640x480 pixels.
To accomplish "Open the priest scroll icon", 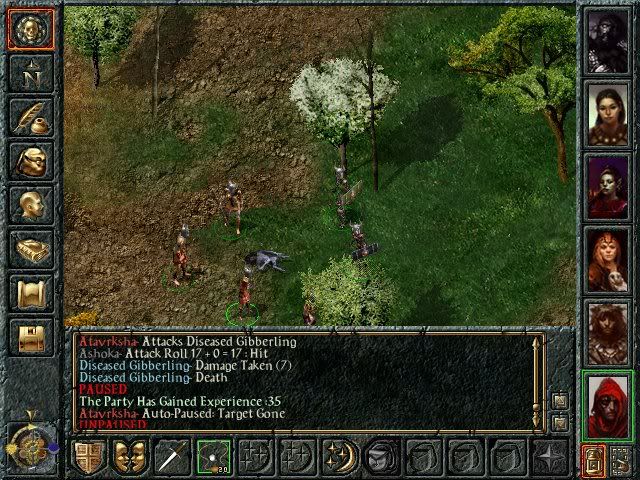I will point(30,293).
